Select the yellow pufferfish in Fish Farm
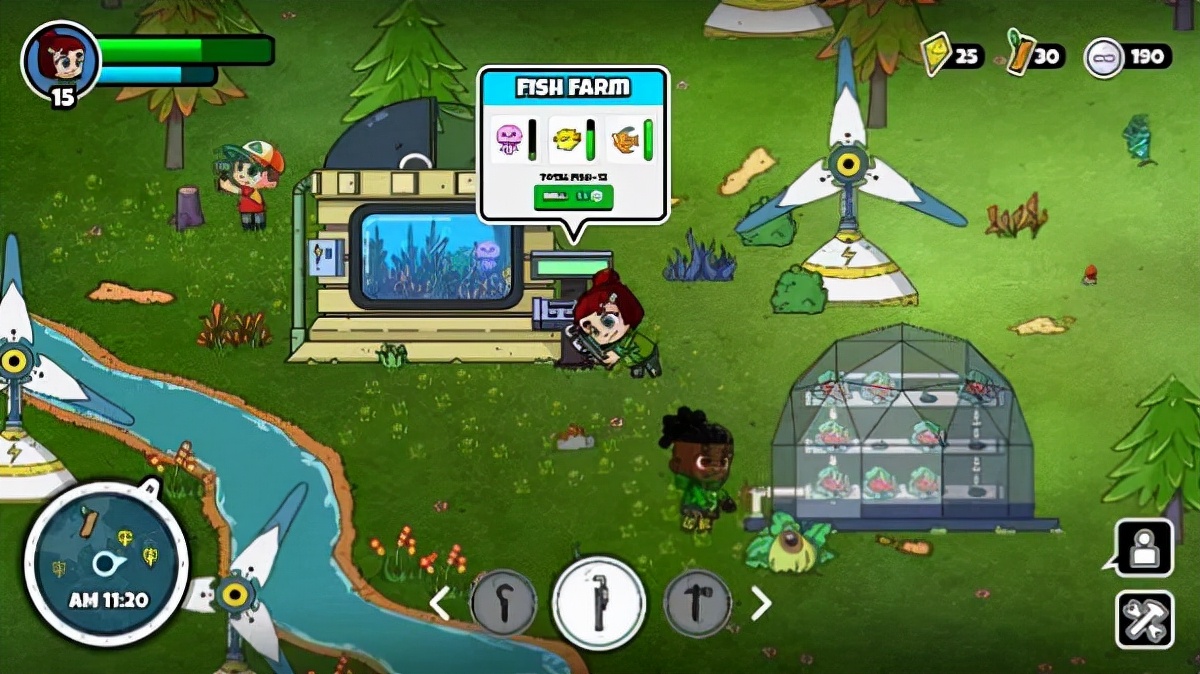 pyautogui.click(x=566, y=139)
